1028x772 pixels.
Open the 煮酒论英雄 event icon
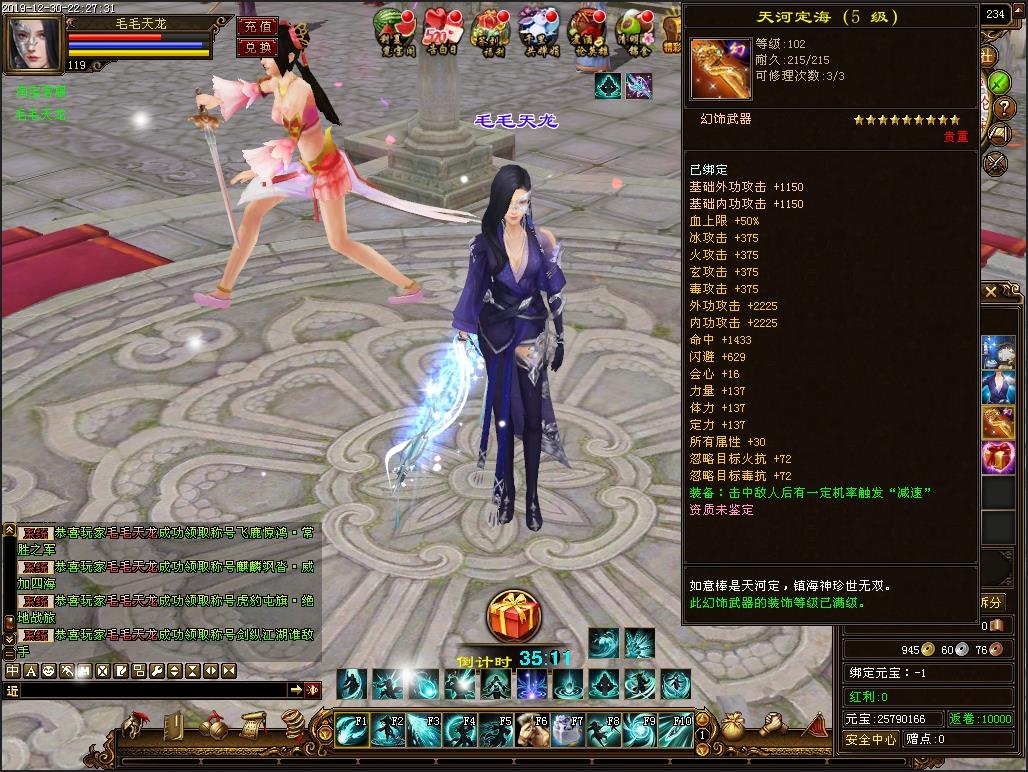587,27
